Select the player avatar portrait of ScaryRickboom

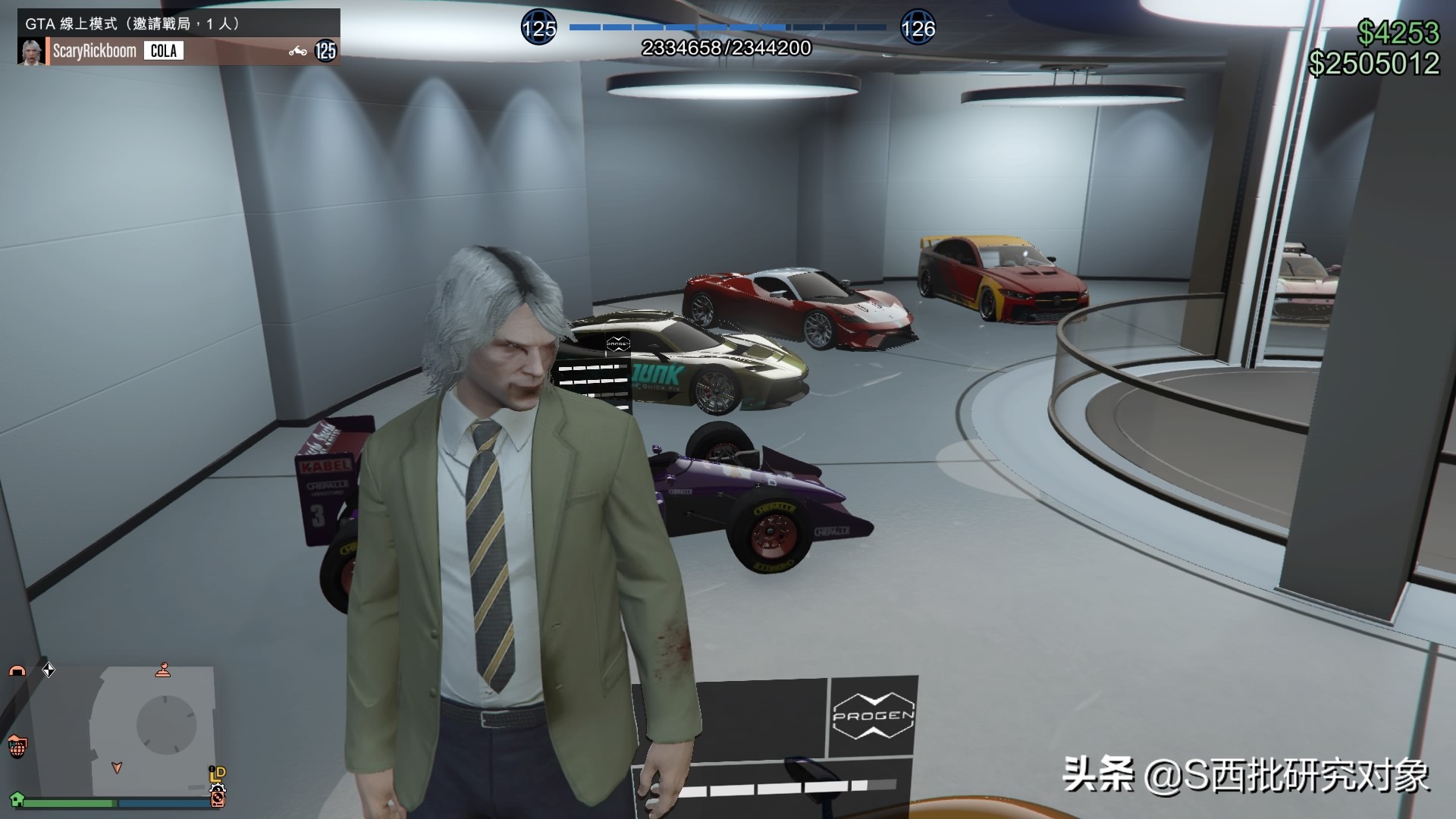33,51
